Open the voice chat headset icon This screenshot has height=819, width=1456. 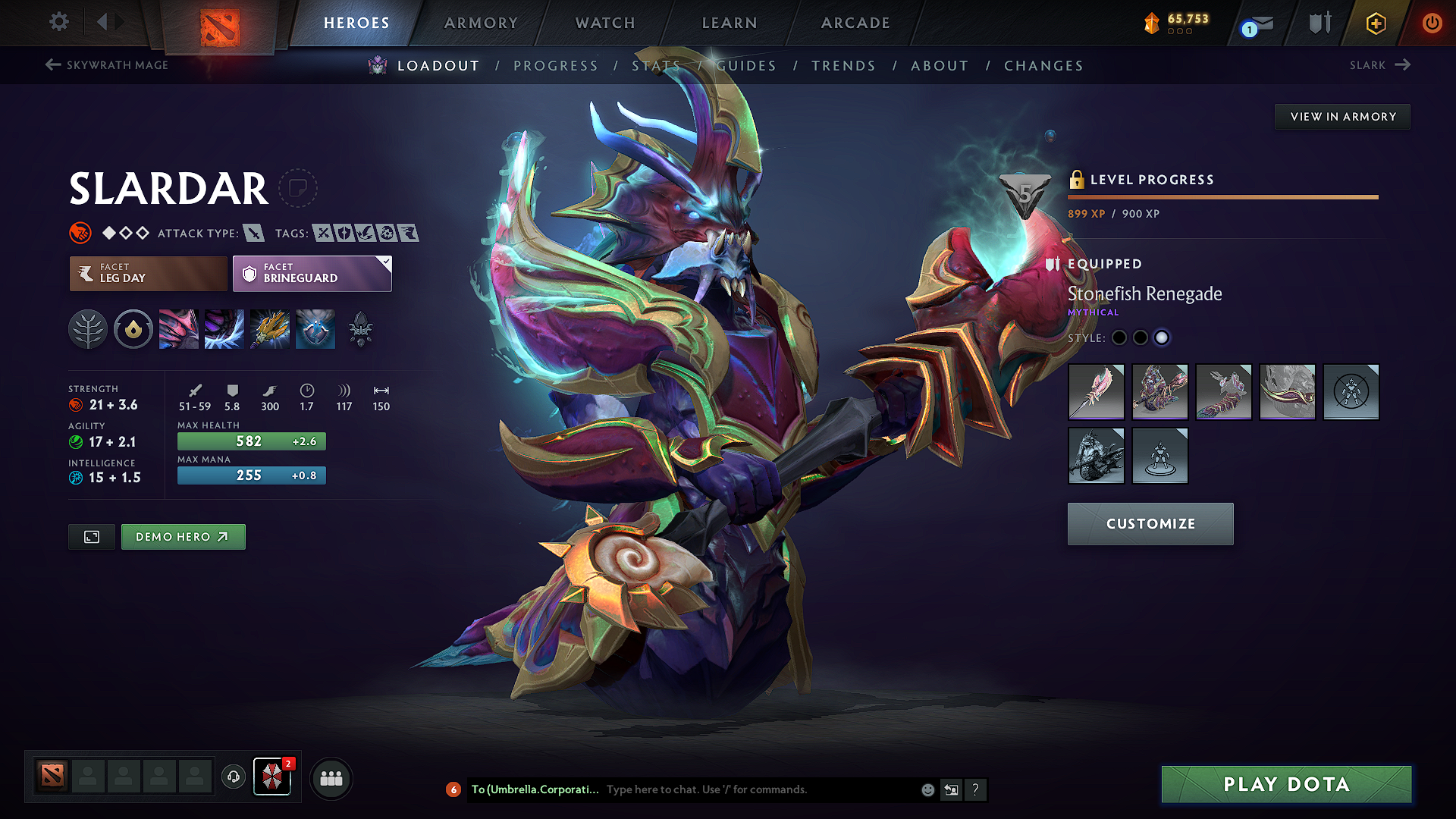tap(233, 778)
